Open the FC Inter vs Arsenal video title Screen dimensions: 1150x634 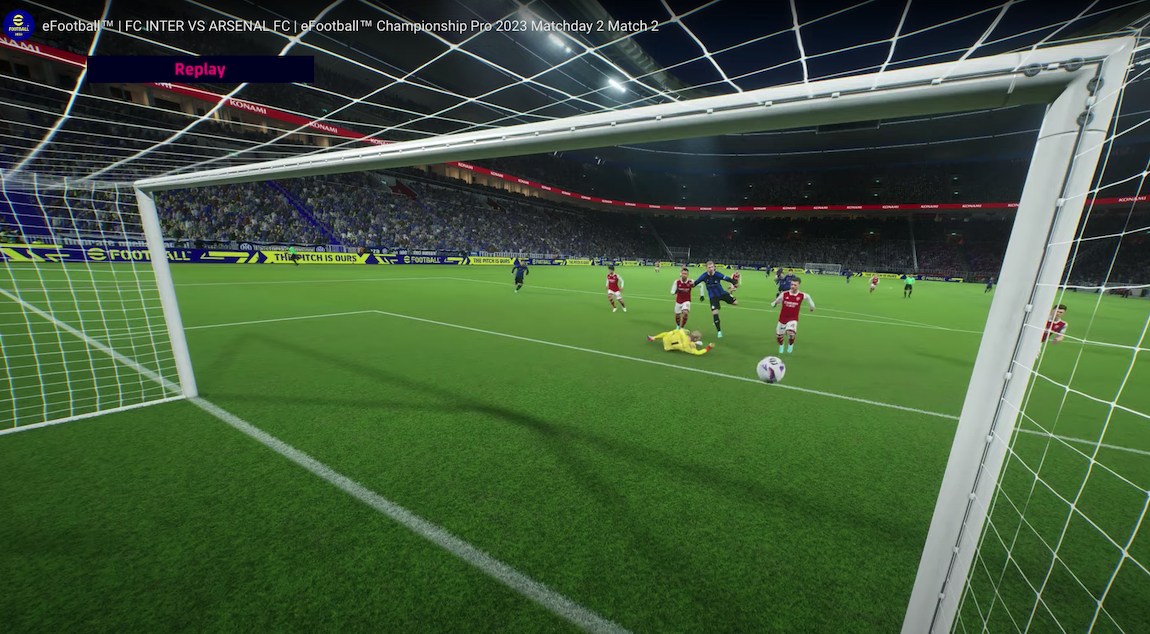click(350, 26)
